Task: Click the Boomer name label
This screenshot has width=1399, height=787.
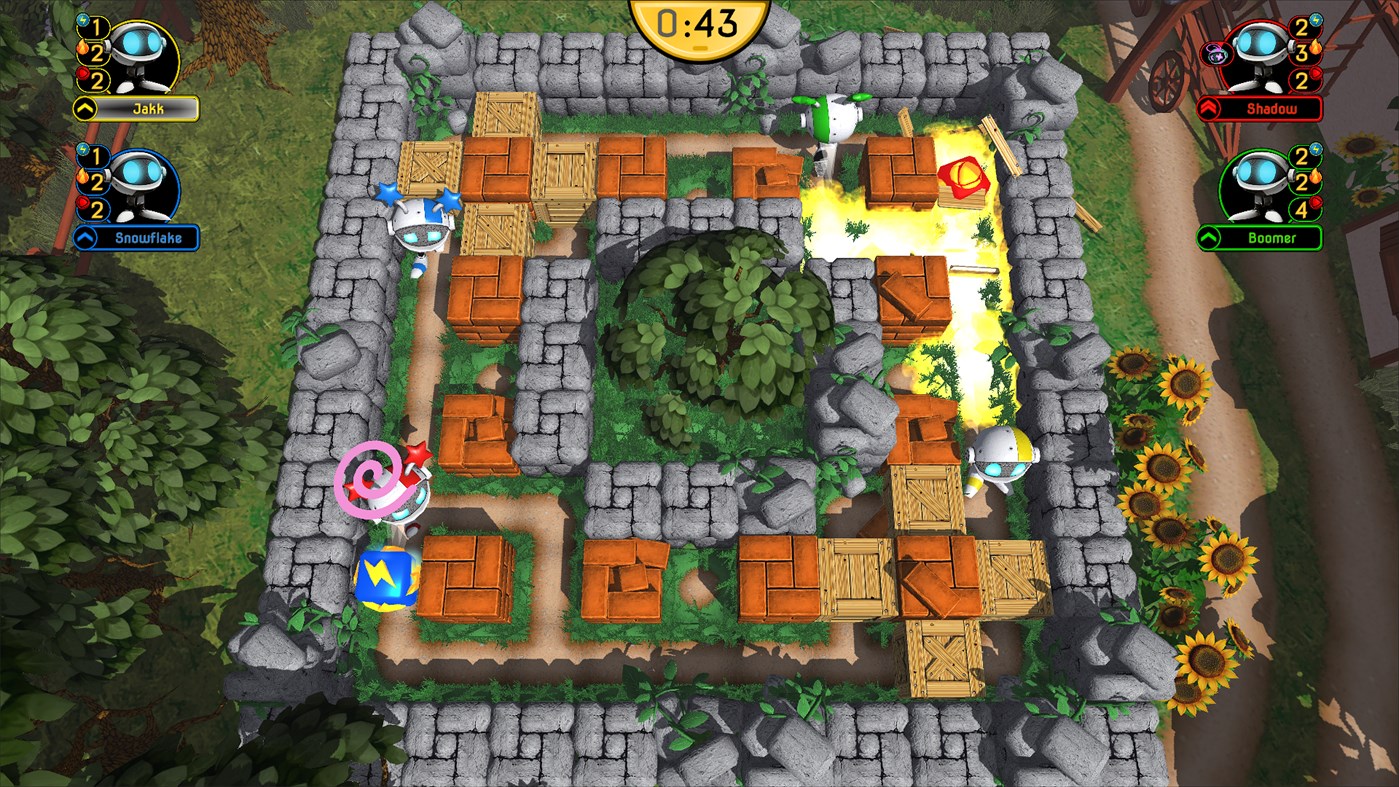Action: [1272, 236]
